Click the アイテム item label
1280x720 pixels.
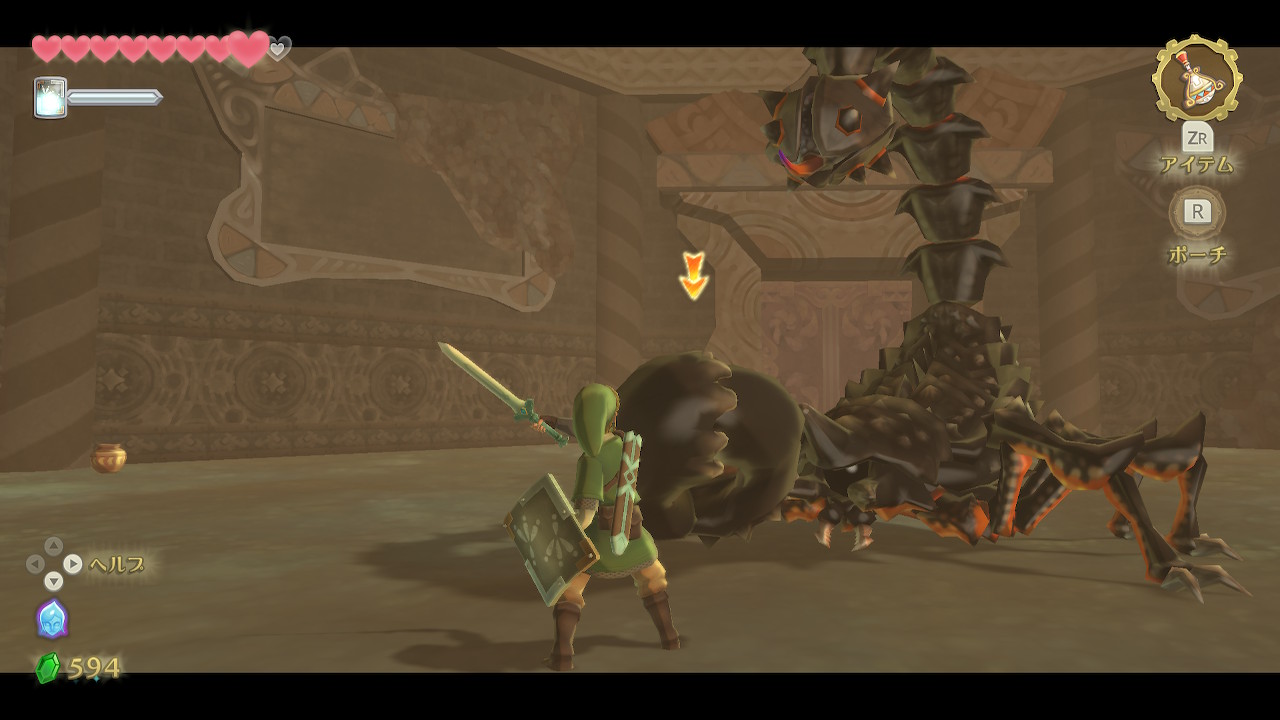(1197, 165)
